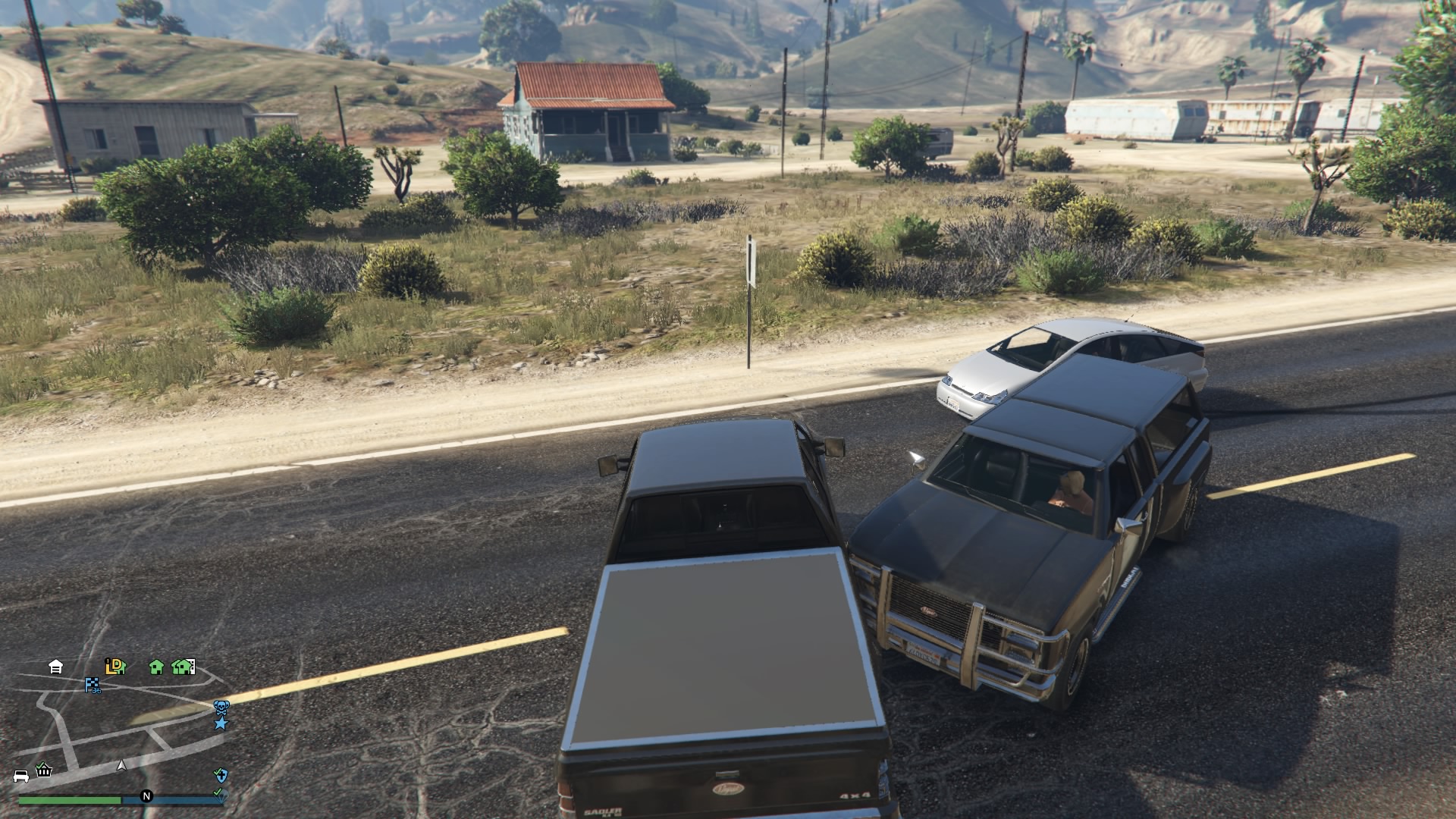Click the blue skull and crossbones marker

[221, 708]
